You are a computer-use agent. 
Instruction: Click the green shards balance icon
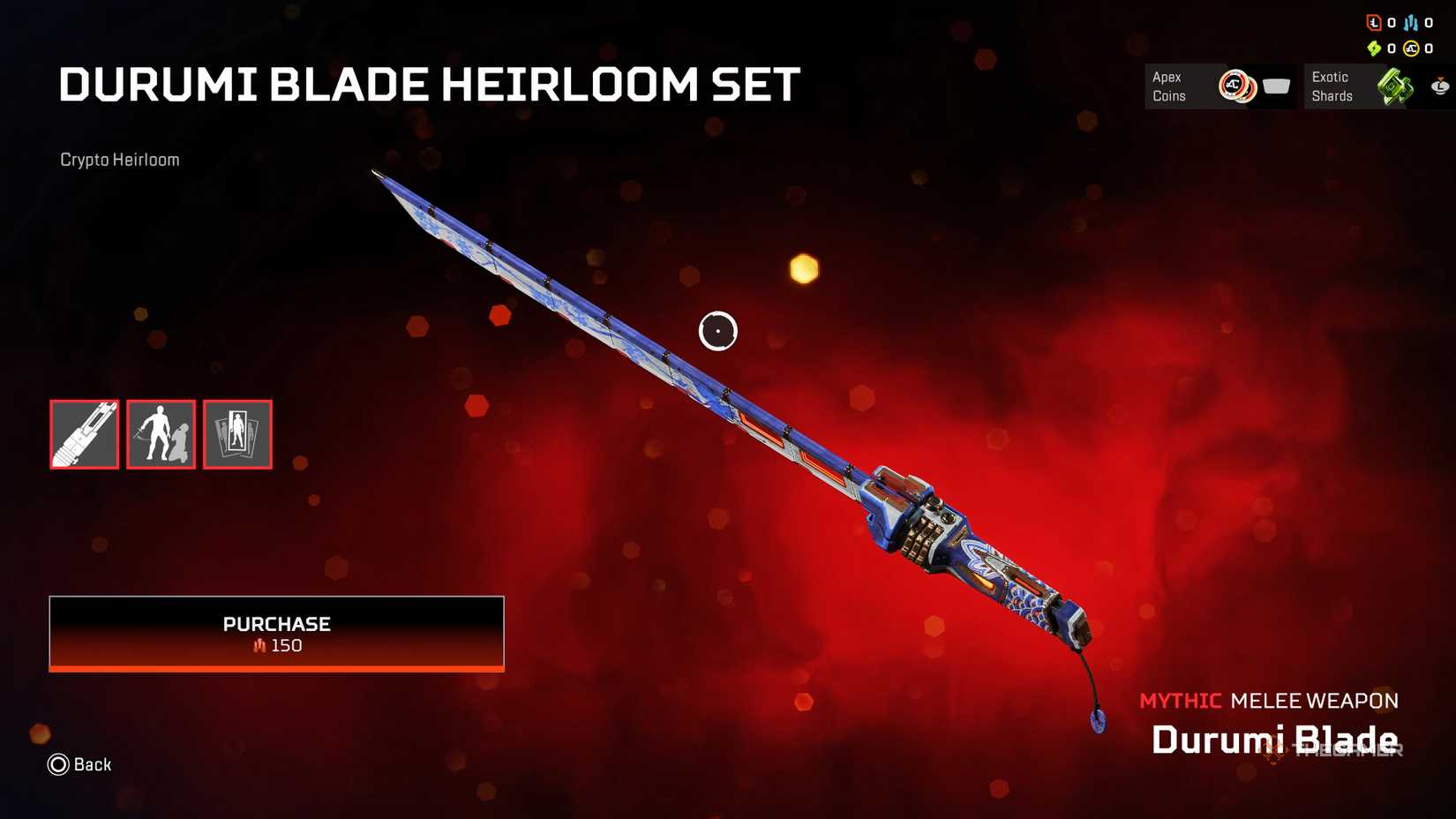tap(1374, 49)
